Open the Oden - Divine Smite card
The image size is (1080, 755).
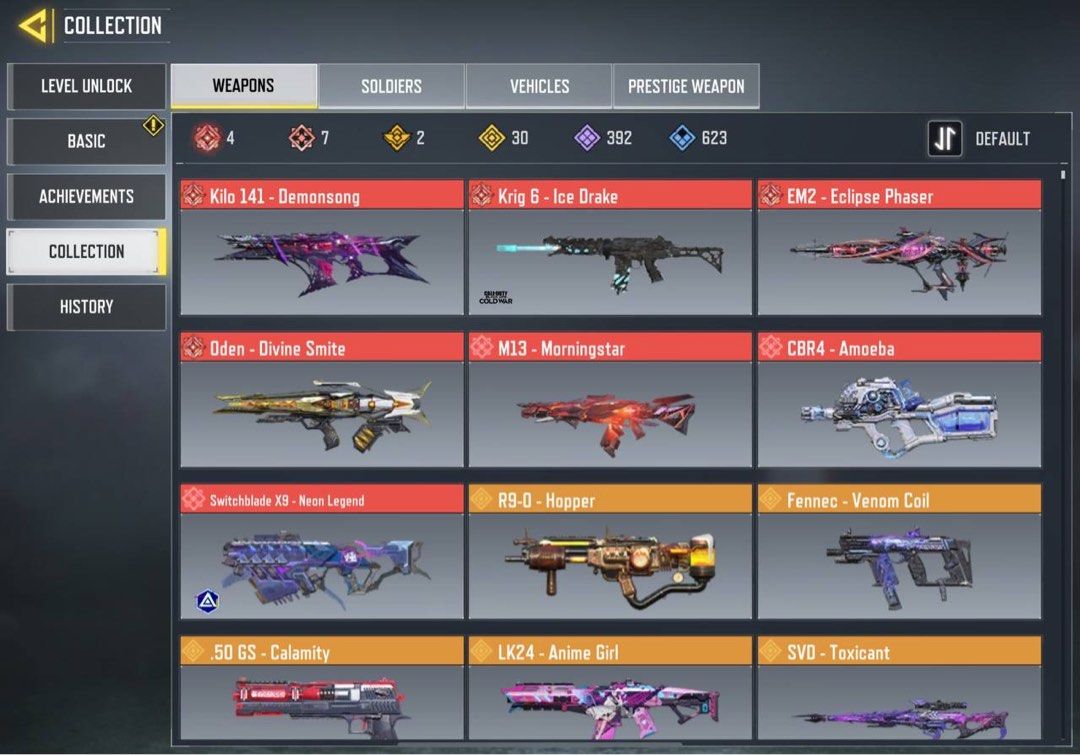(x=321, y=400)
